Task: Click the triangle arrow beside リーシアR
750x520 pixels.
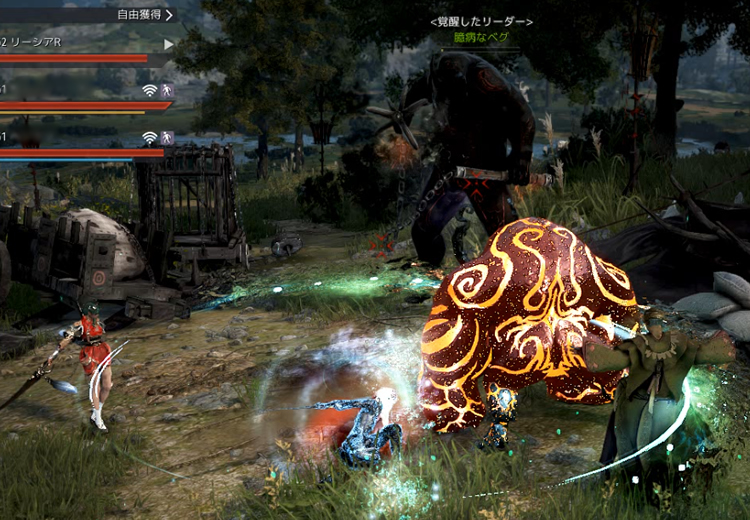Action: 168,44
